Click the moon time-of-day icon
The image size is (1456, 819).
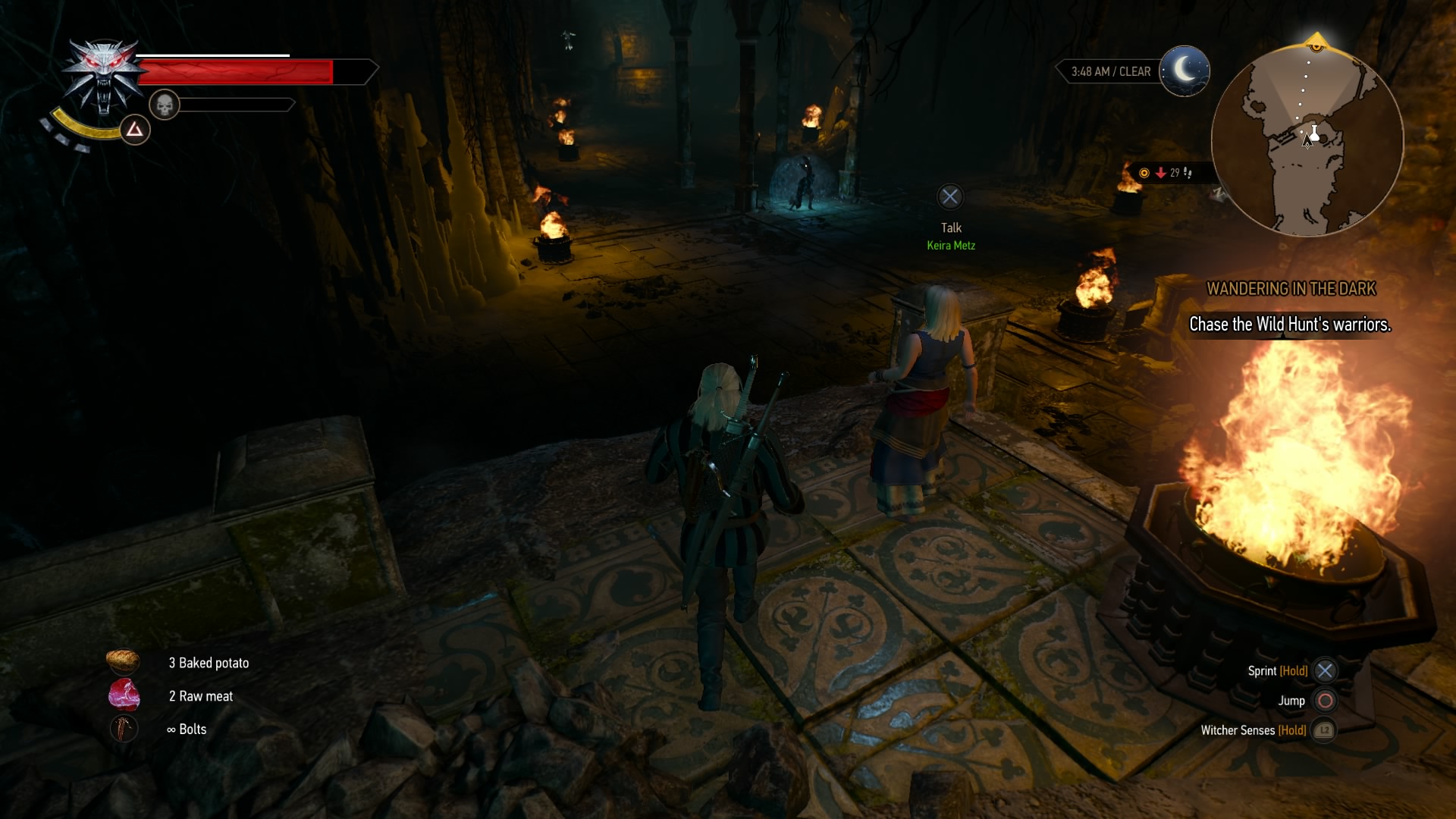1184,71
